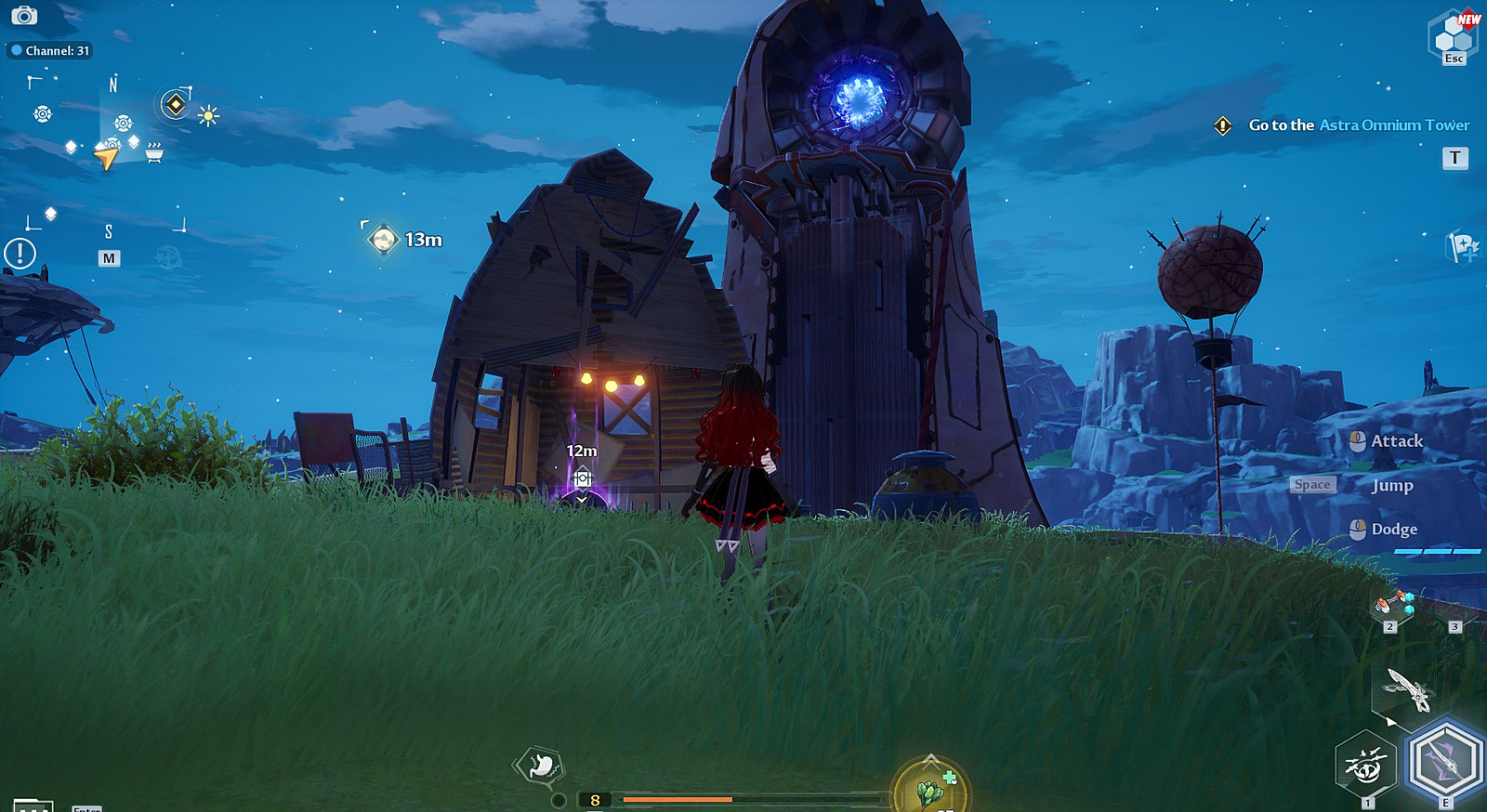Image resolution: width=1487 pixels, height=812 pixels.
Task: Change the Channel 31 selector
Action: tap(50, 51)
